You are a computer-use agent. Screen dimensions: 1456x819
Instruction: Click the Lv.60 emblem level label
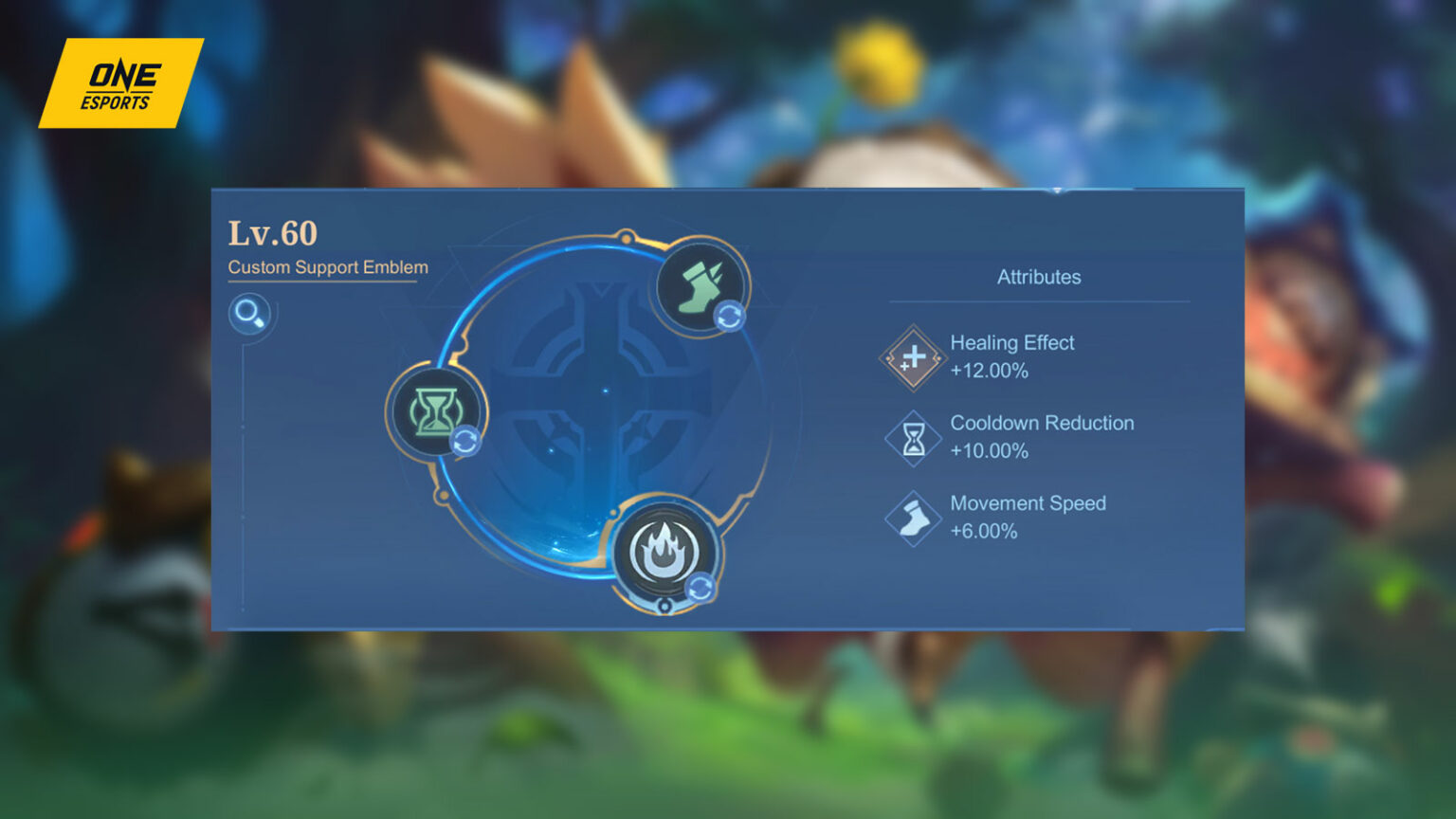274,232
